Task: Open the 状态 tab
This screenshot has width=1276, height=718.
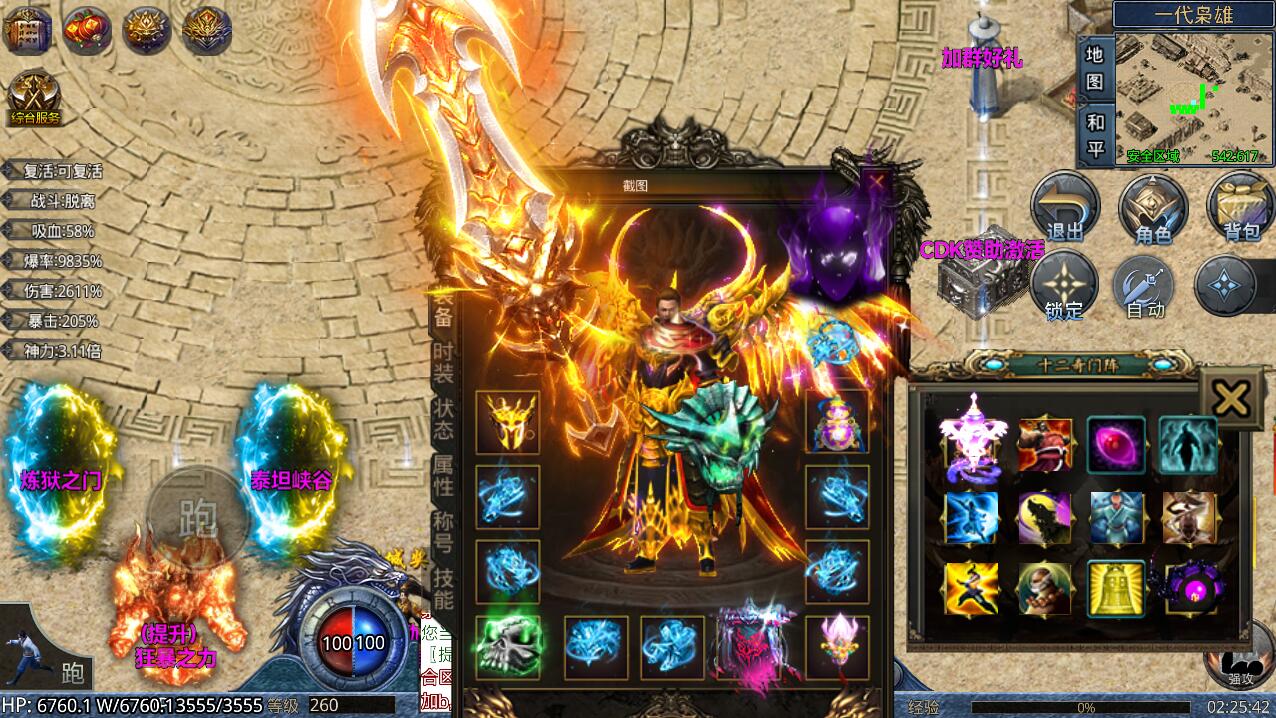Action: point(443,419)
